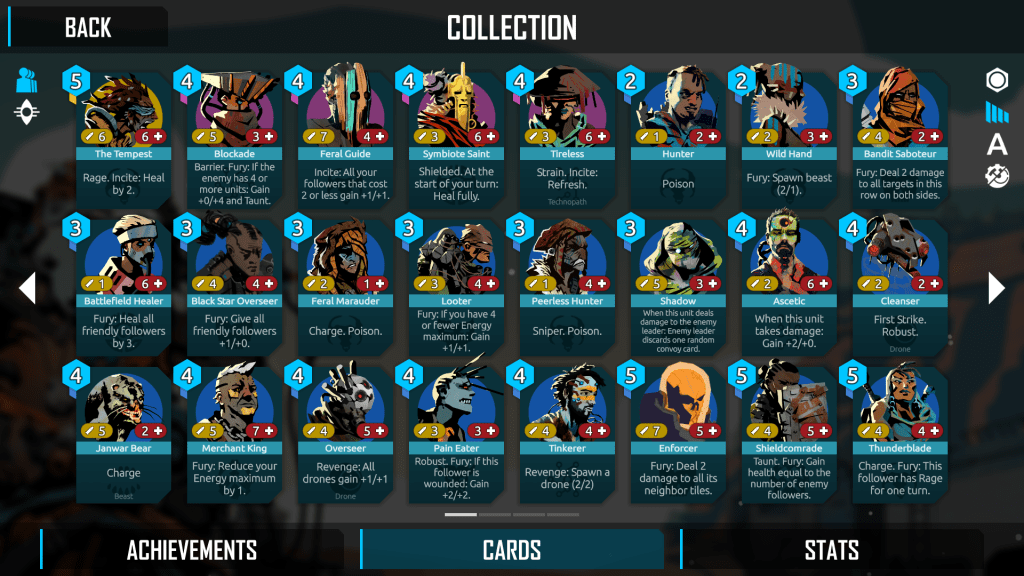
Task: Switch to the Cards tab
Action: (x=512, y=550)
